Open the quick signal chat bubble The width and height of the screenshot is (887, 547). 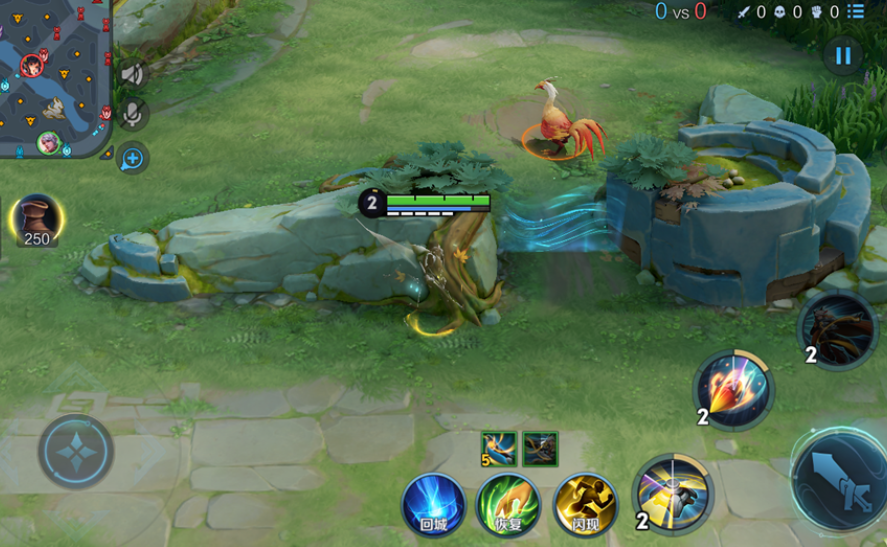(132, 158)
